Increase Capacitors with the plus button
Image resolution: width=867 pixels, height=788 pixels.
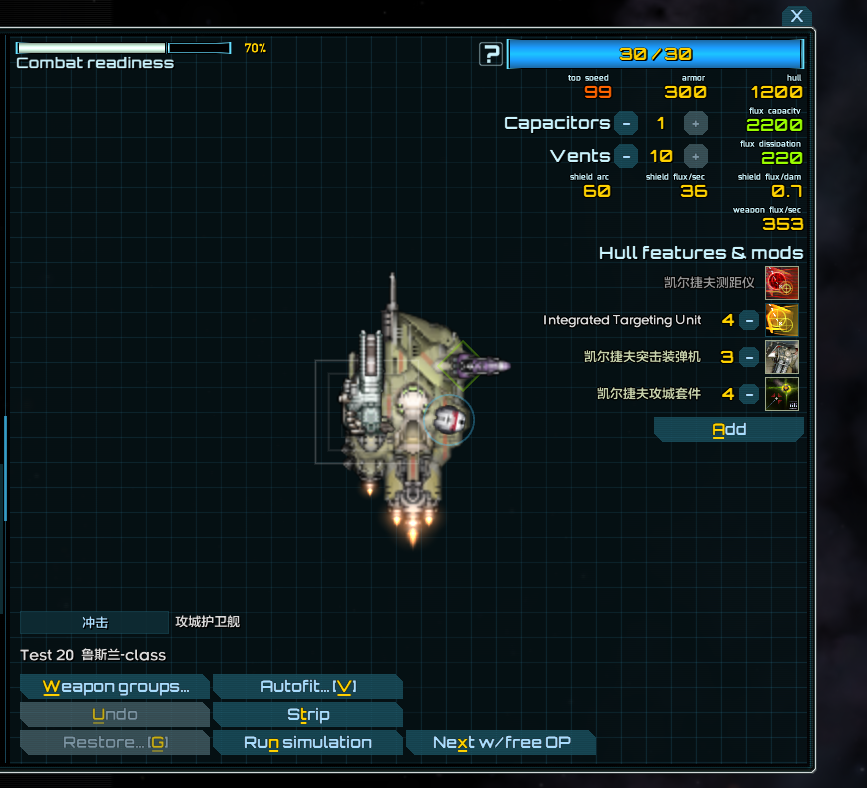[696, 123]
